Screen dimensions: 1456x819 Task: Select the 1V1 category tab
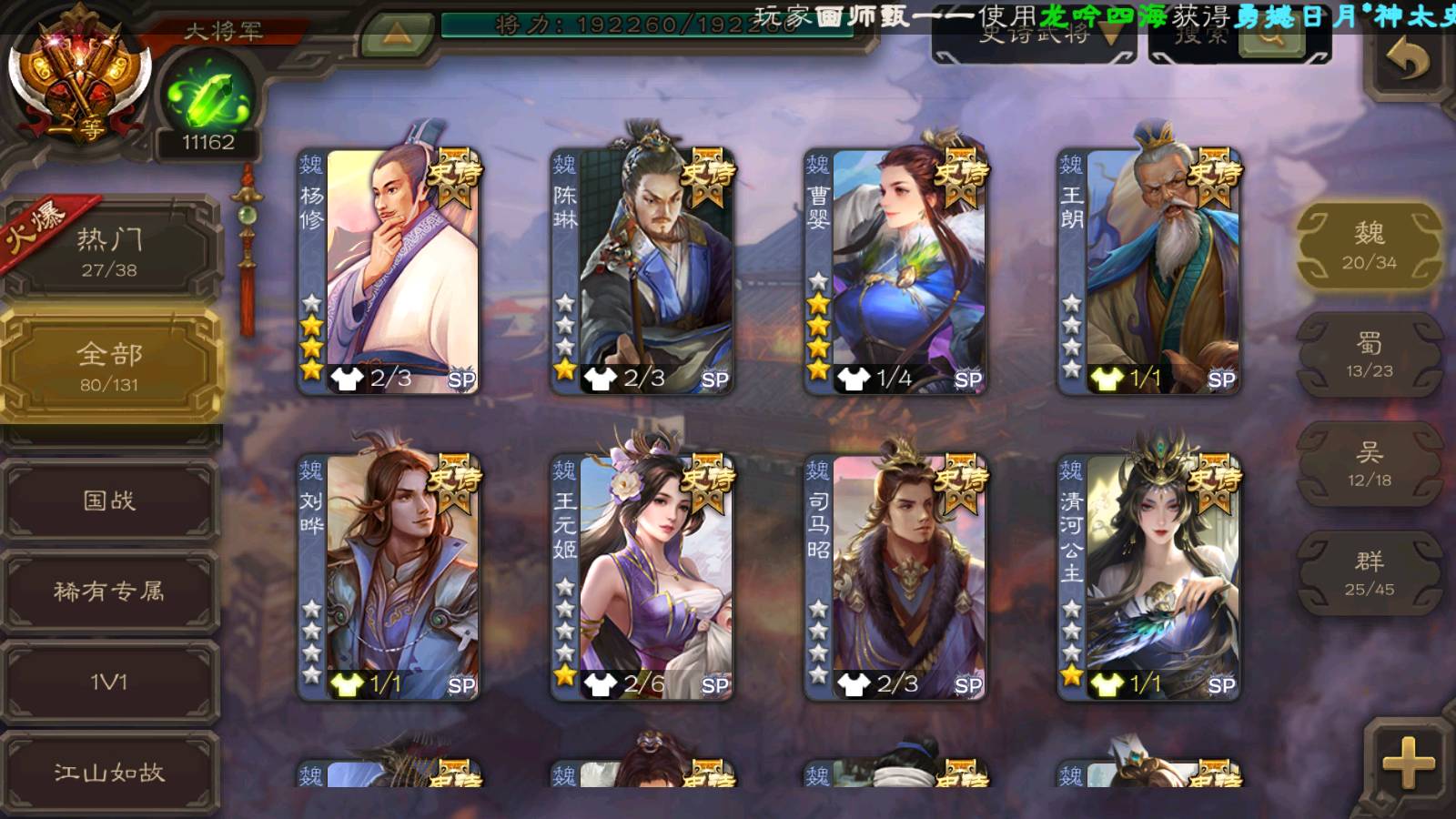[x=109, y=682]
